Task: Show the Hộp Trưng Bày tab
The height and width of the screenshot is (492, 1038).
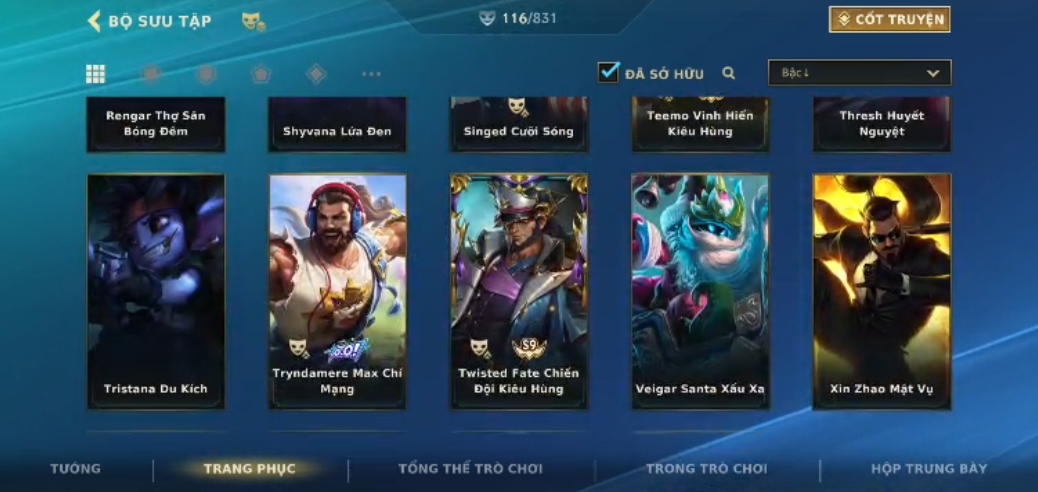Action: 928,469
